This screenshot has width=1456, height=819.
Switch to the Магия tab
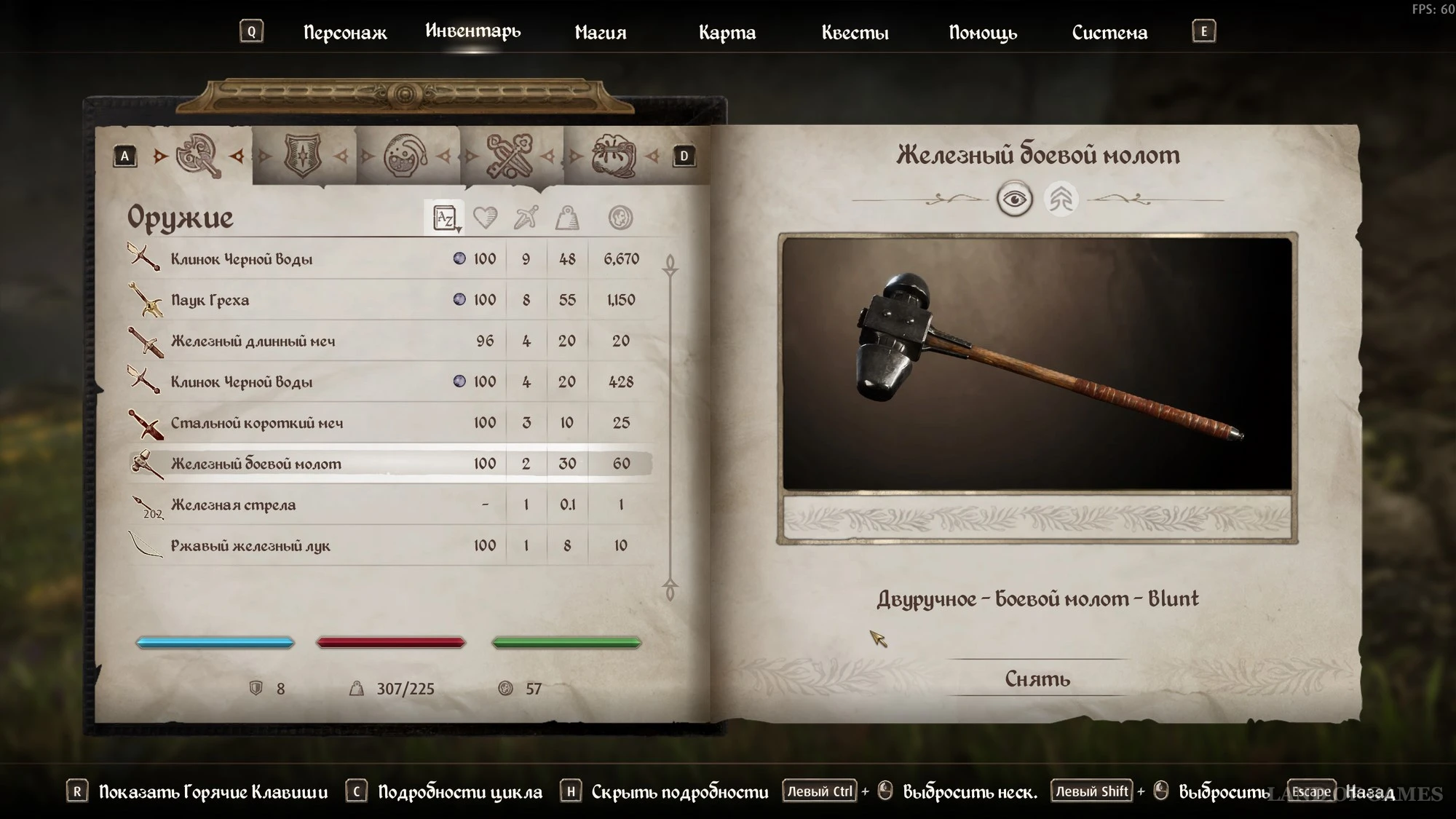click(x=600, y=33)
